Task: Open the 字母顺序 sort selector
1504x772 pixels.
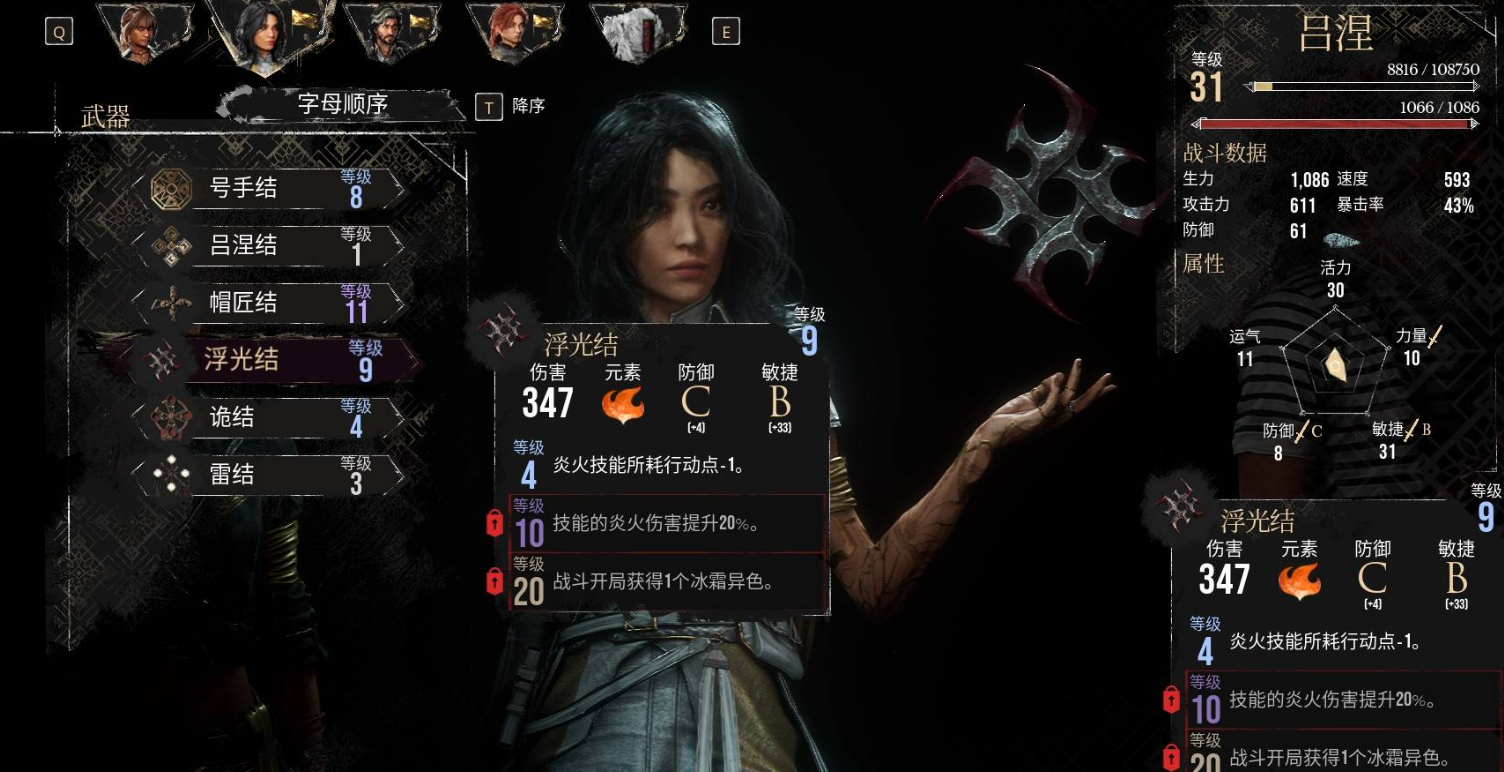Action: 342,105
